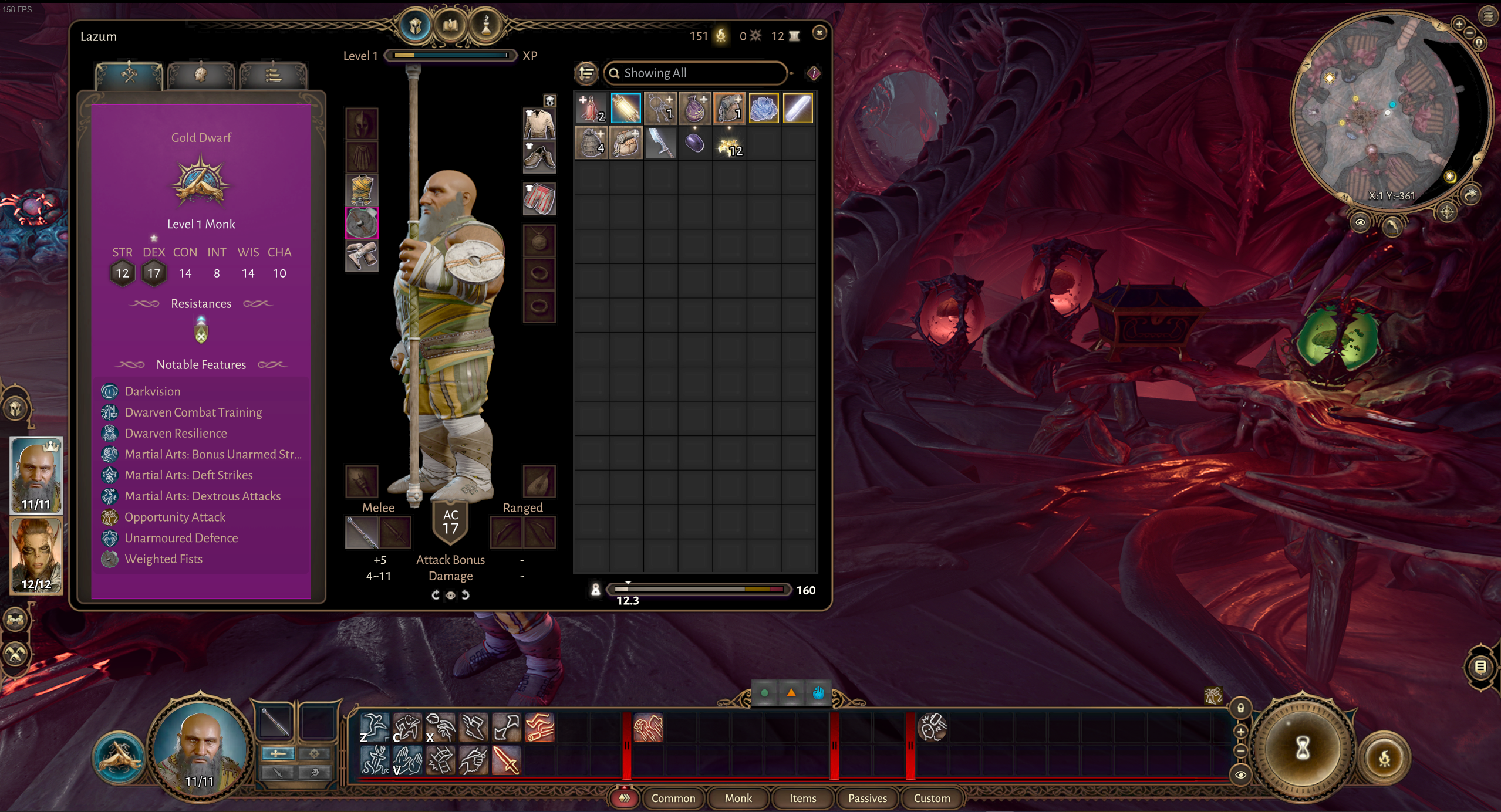The width and height of the screenshot is (1501, 812).
Task: Click the hourglass end turn button
Action: [x=1302, y=748]
